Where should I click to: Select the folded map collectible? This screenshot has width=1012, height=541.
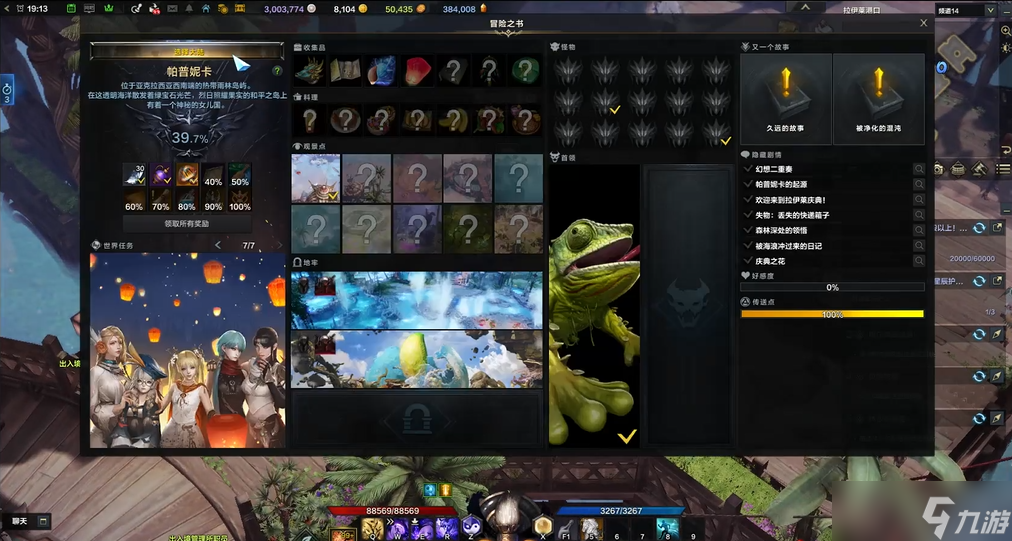346,71
